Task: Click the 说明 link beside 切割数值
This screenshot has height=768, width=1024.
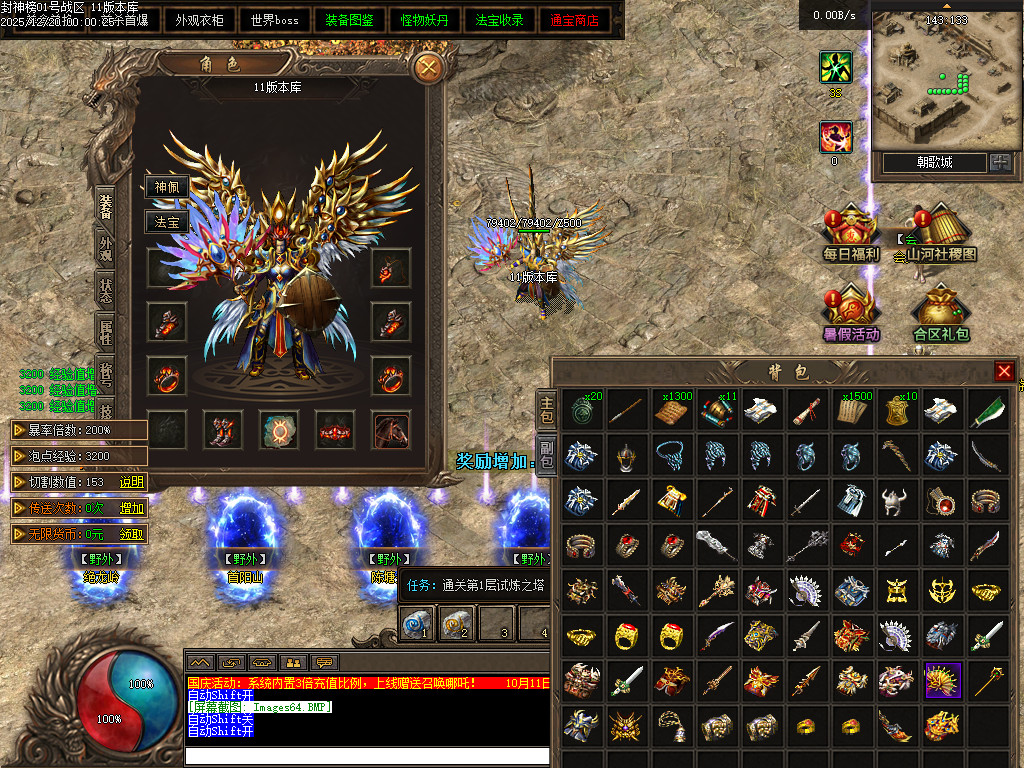Action: point(132,482)
